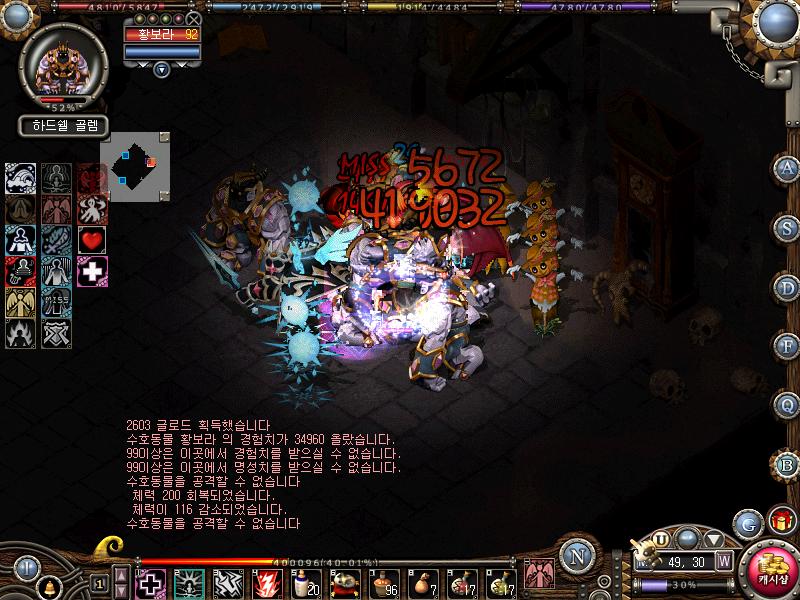The image size is (800, 600).
Task: Click the S side-menu button
Action: [x=787, y=226]
